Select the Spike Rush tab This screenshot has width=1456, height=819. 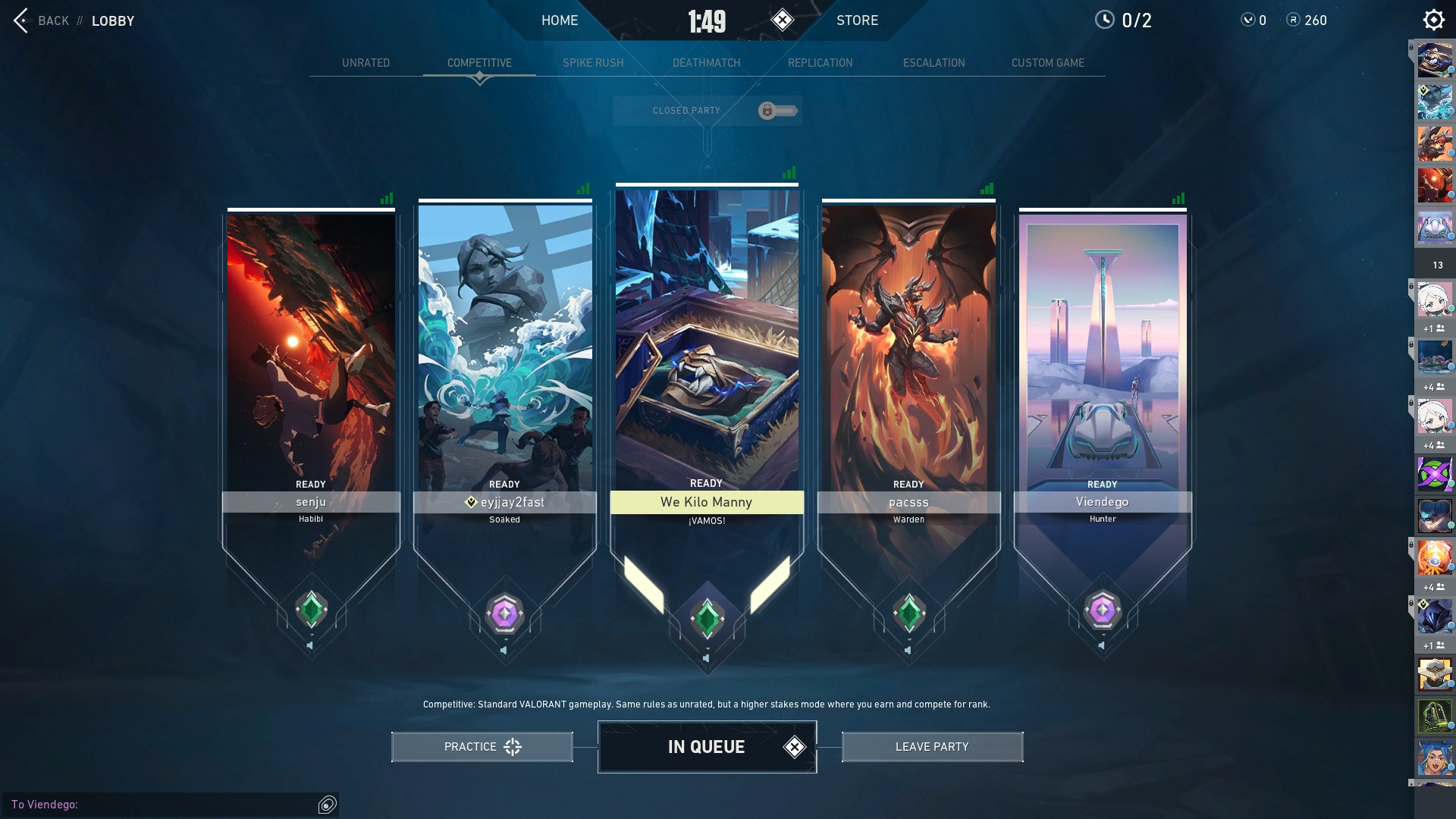click(593, 63)
